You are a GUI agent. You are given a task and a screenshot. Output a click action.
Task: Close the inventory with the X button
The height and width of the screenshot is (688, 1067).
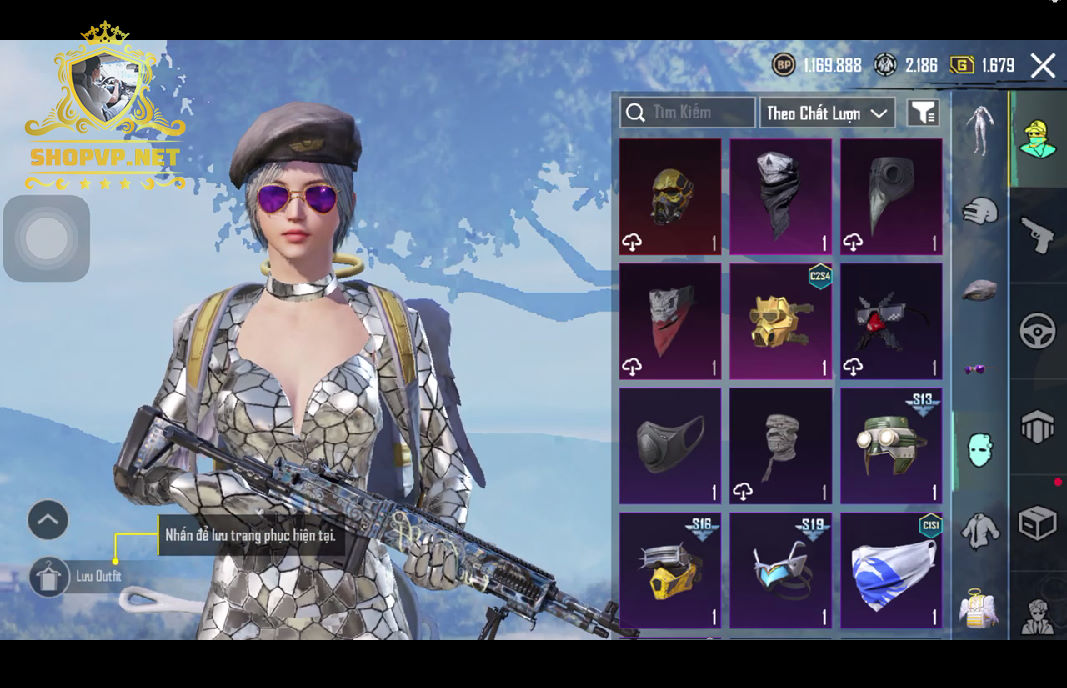pyautogui.click(x=1042, y=66)
